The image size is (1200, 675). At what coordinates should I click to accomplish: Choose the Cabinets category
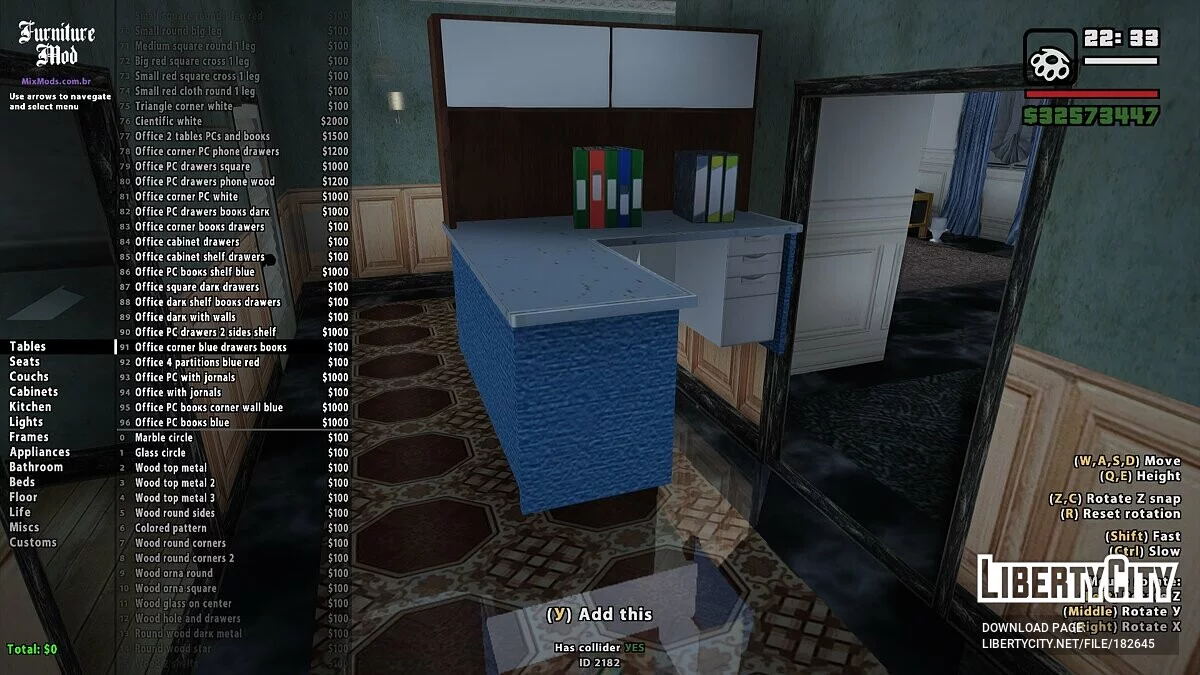[34, 392]
